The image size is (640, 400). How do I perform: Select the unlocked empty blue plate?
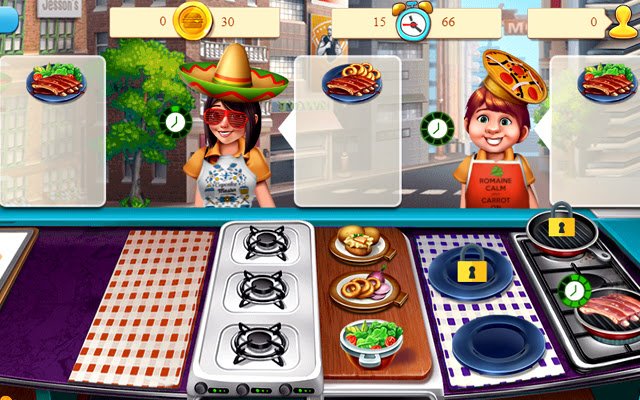point(498,345)
